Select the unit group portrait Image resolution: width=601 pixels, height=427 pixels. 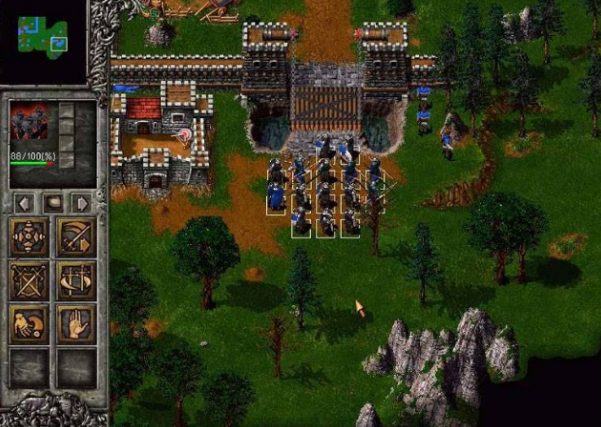point(29,123)
